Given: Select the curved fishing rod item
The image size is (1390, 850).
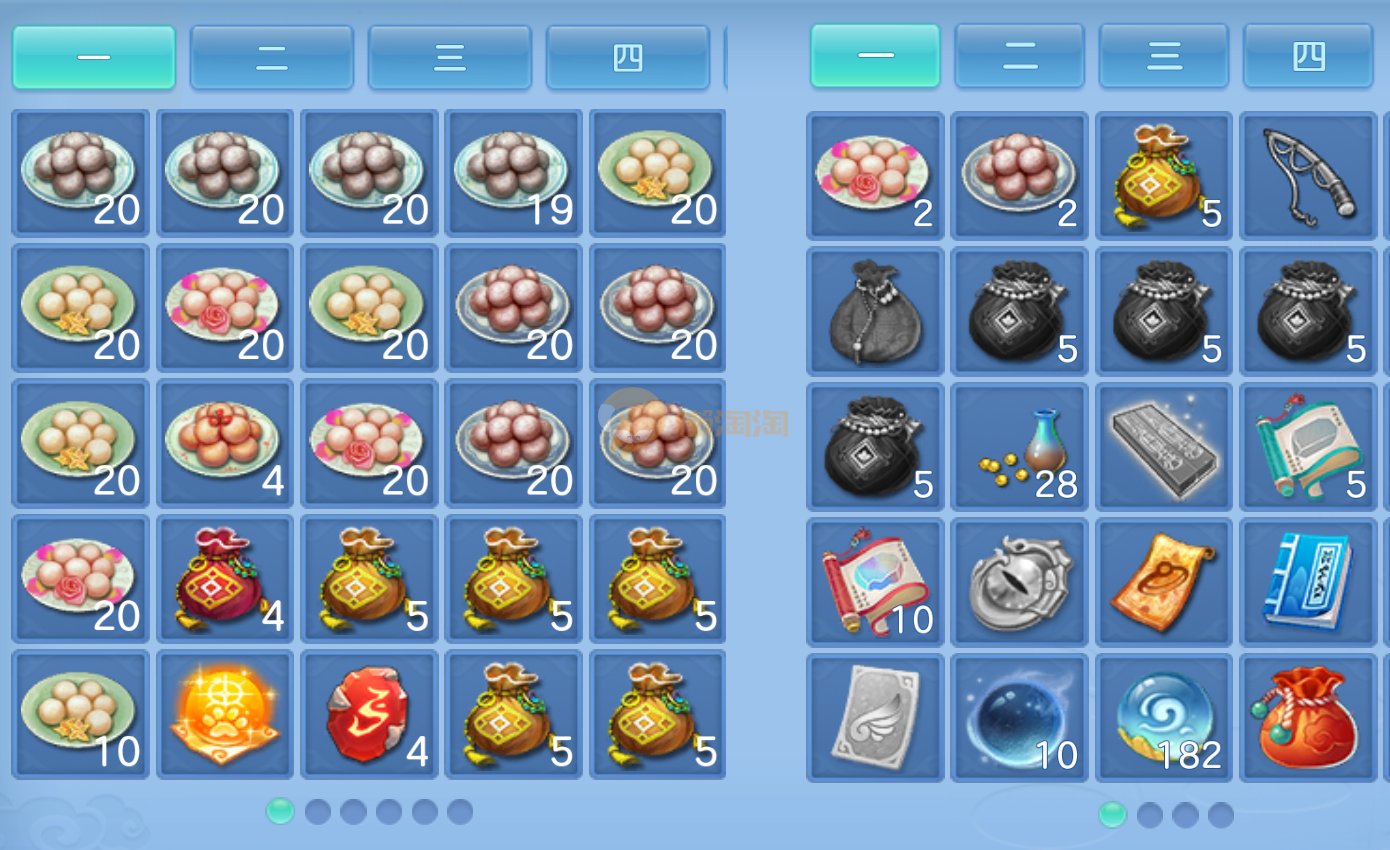Looking at the screenshot, I should pos(1308,175).
